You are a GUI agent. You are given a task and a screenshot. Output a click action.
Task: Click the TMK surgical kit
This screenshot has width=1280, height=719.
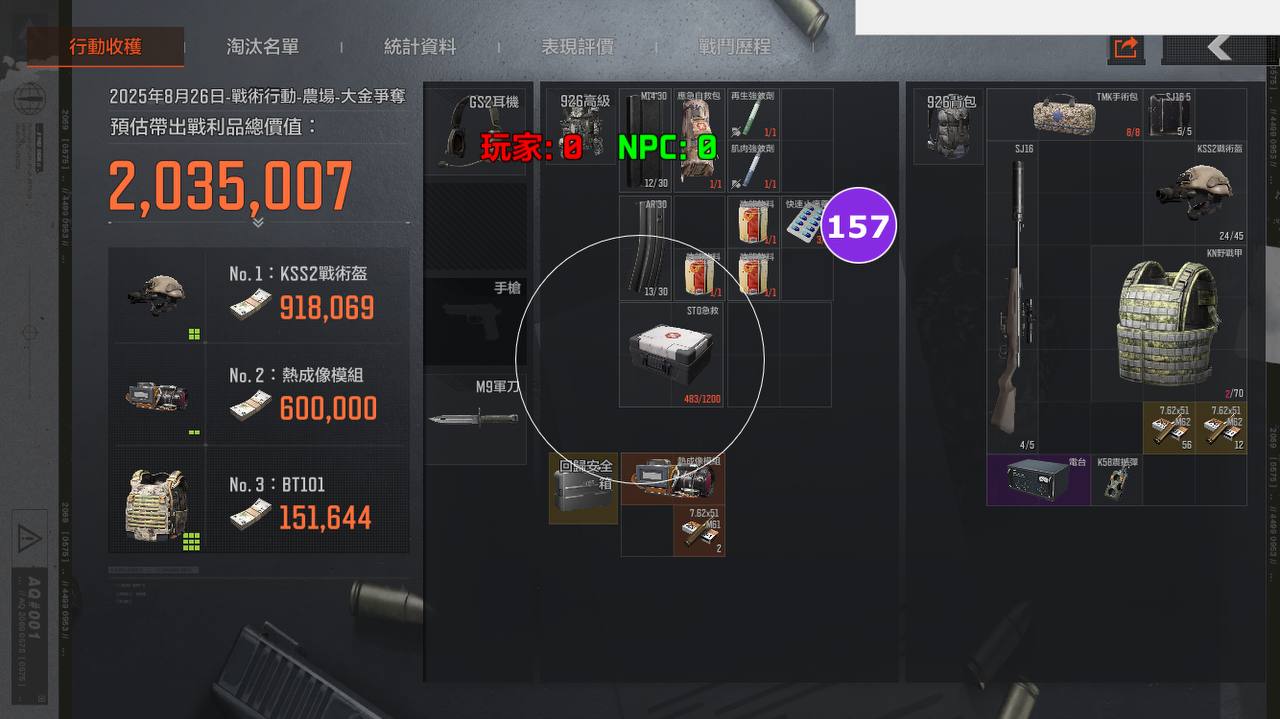point(1064,115)
